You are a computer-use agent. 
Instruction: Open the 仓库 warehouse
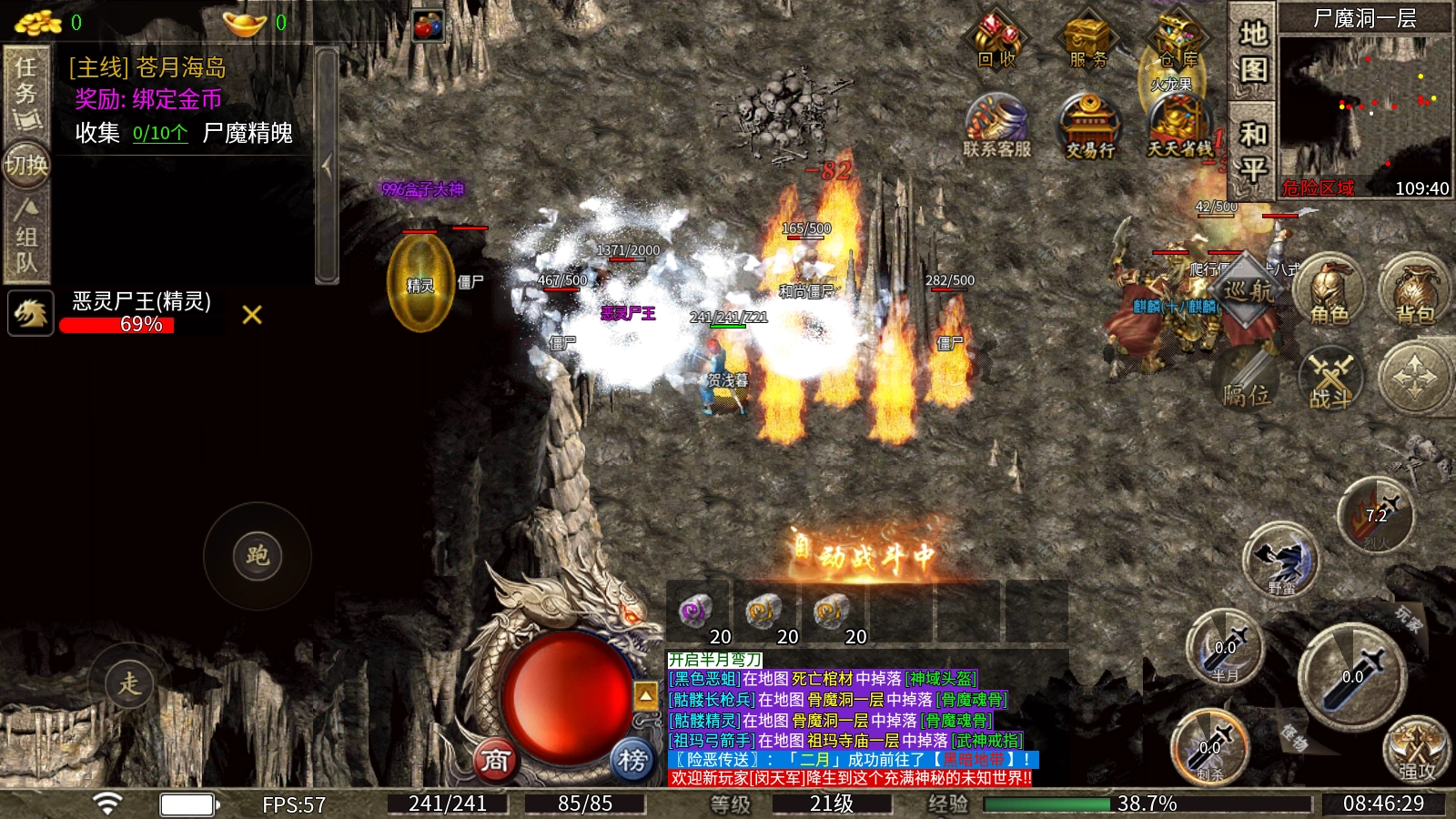point(1178,42)
